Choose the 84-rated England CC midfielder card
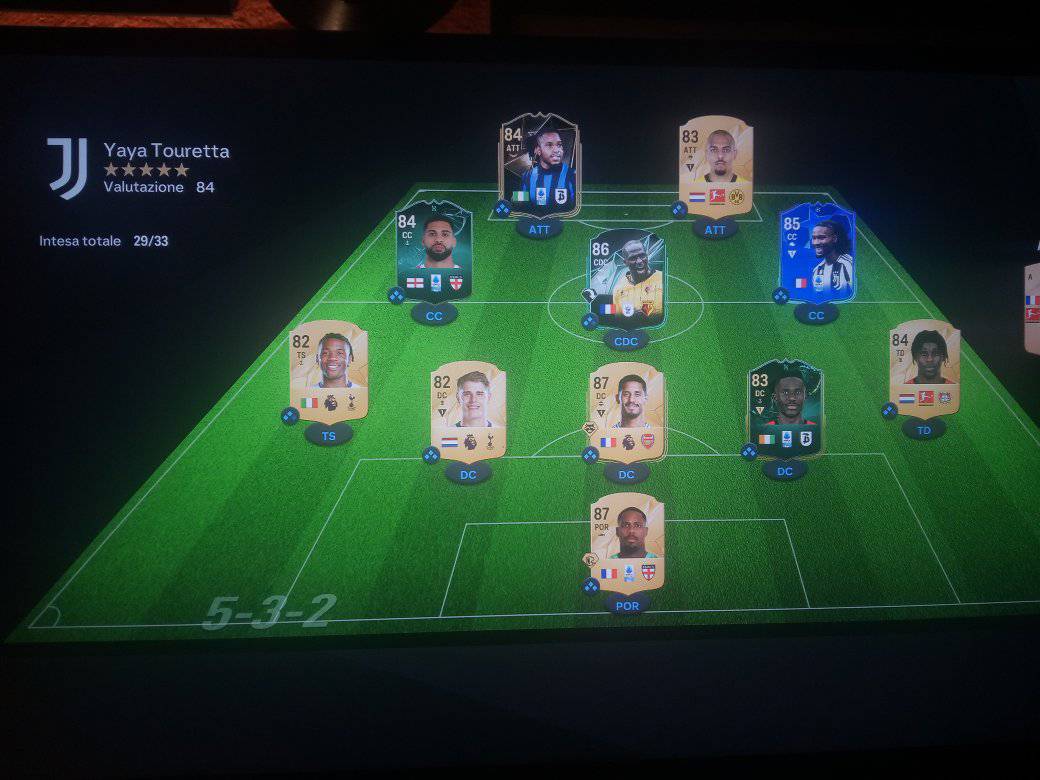Image resolution: width=1040 pixels, height=780 pixels. point(434,251)
